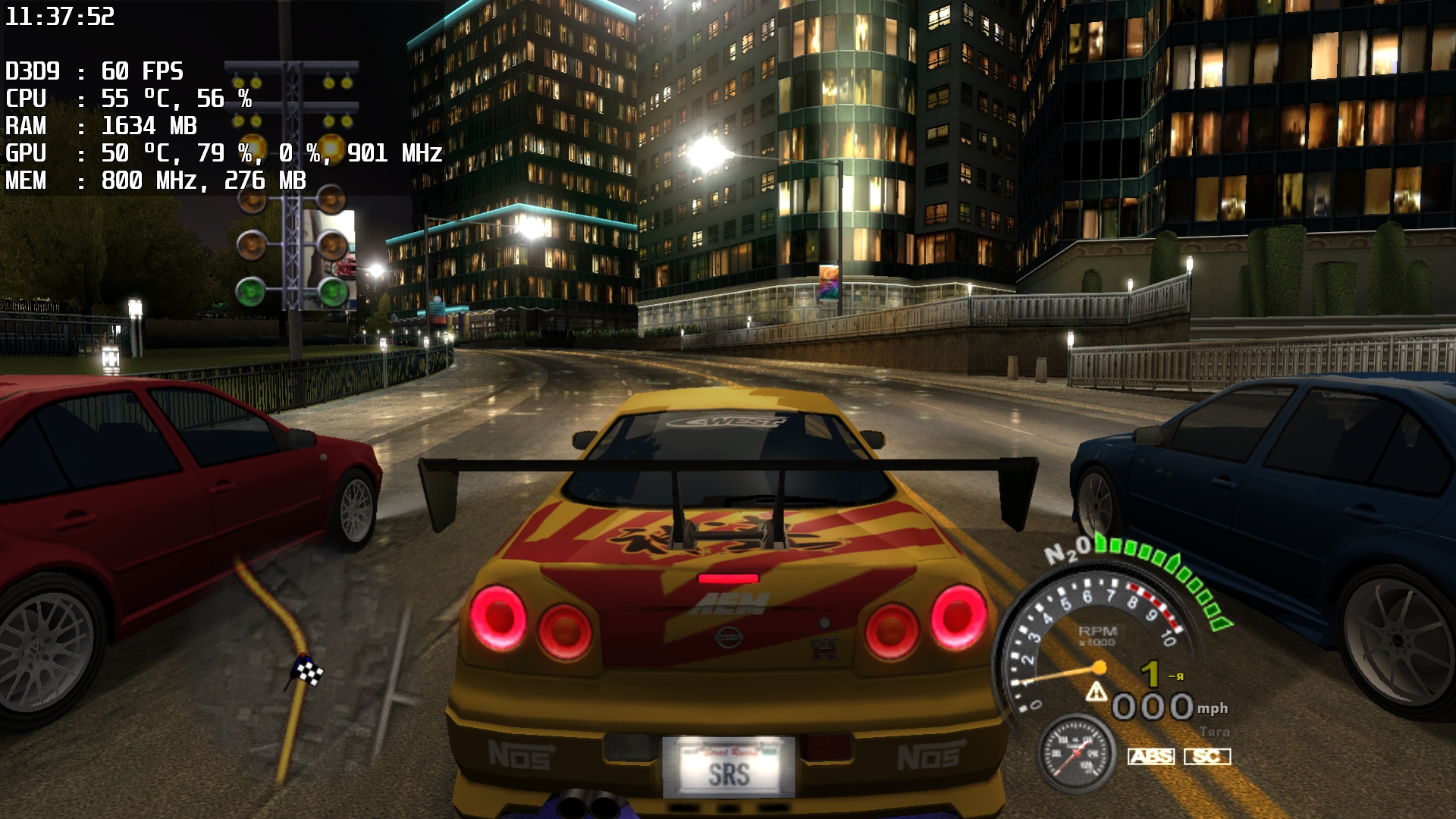
Task: Toggle the SC stability control badge
Action: point(1207,756)
